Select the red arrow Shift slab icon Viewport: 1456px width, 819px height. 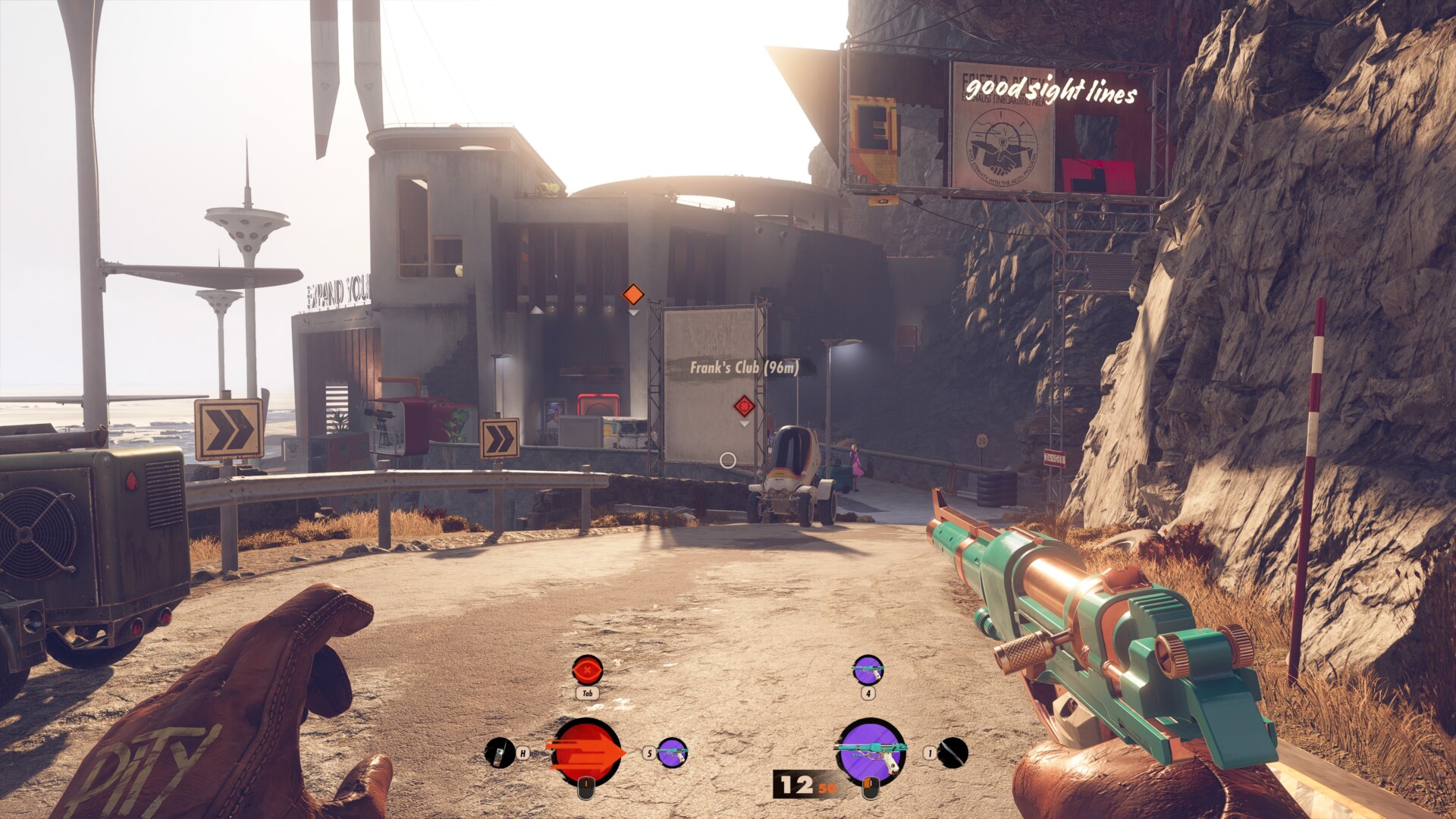[587, 752]
